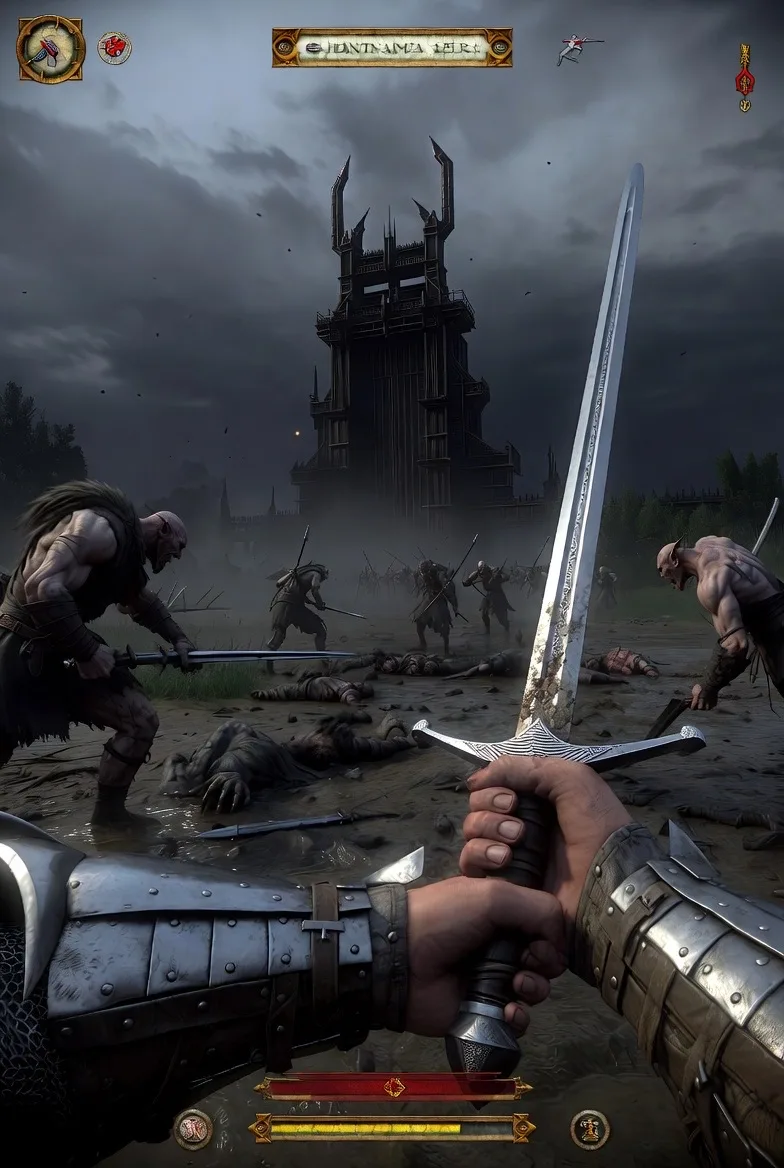Activate the round ability icon left of the yellow bar
The height and width of the screenshot is (1168, 784).
(193, 1129)
